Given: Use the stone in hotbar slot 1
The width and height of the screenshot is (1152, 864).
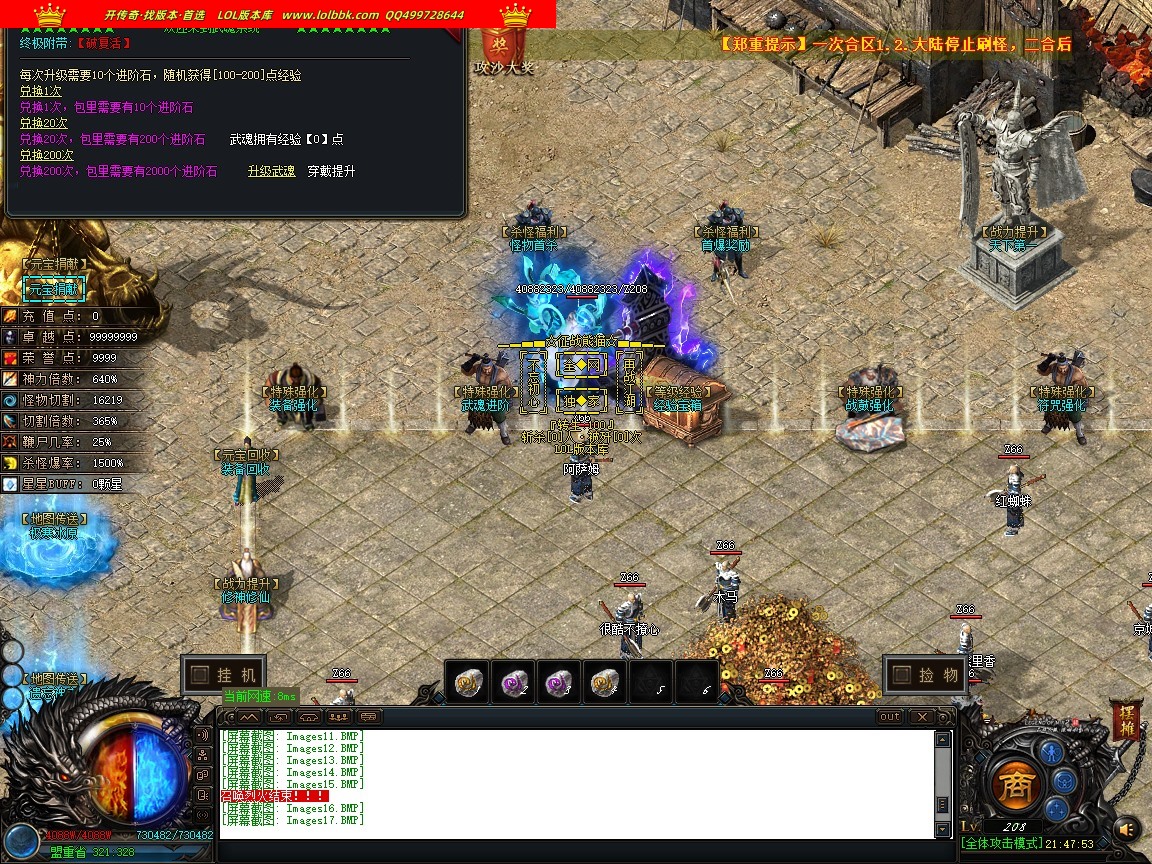Looking at the screenshot, I should (467, 681).
